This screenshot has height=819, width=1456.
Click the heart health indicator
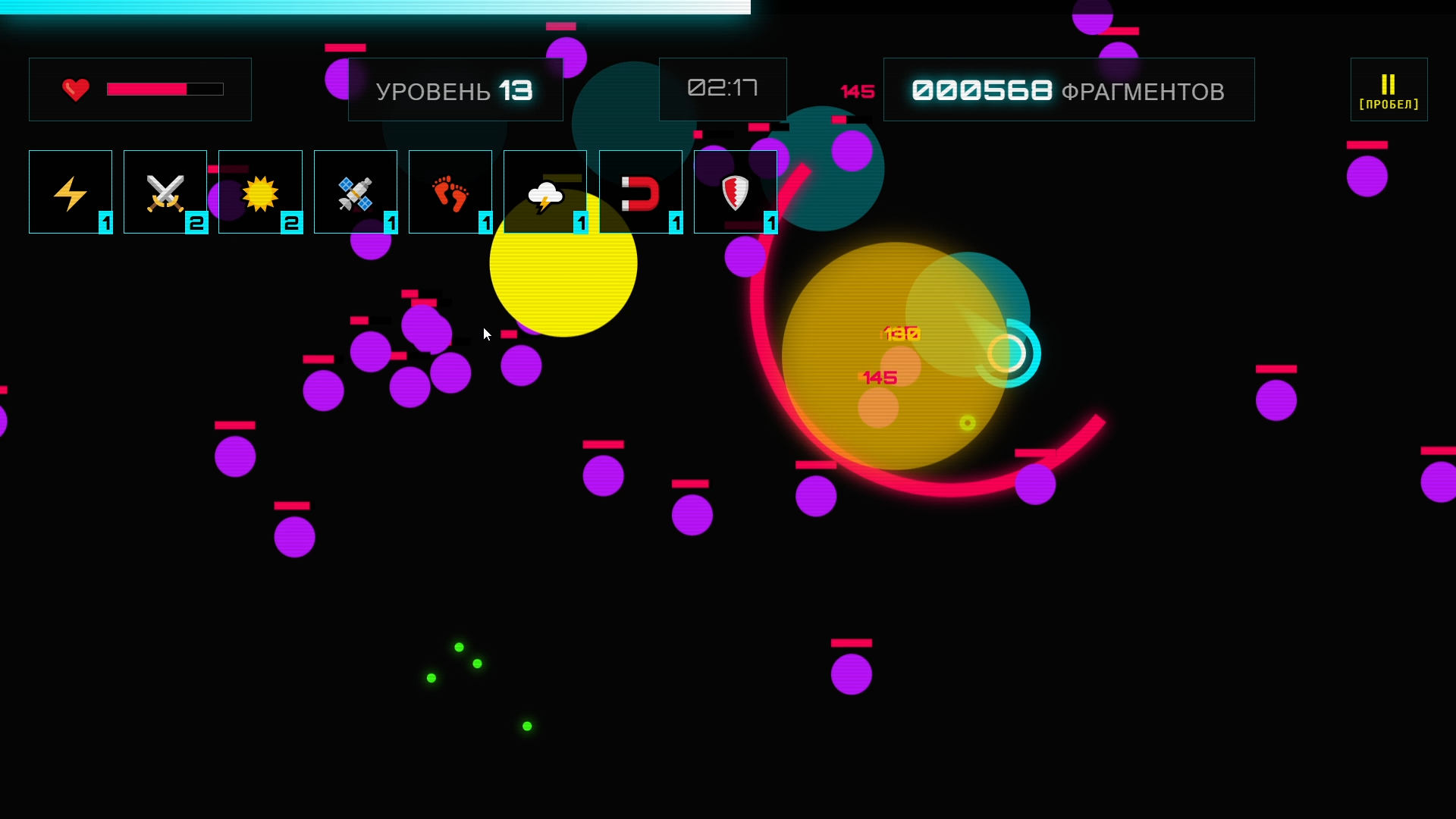coord(75,89)
